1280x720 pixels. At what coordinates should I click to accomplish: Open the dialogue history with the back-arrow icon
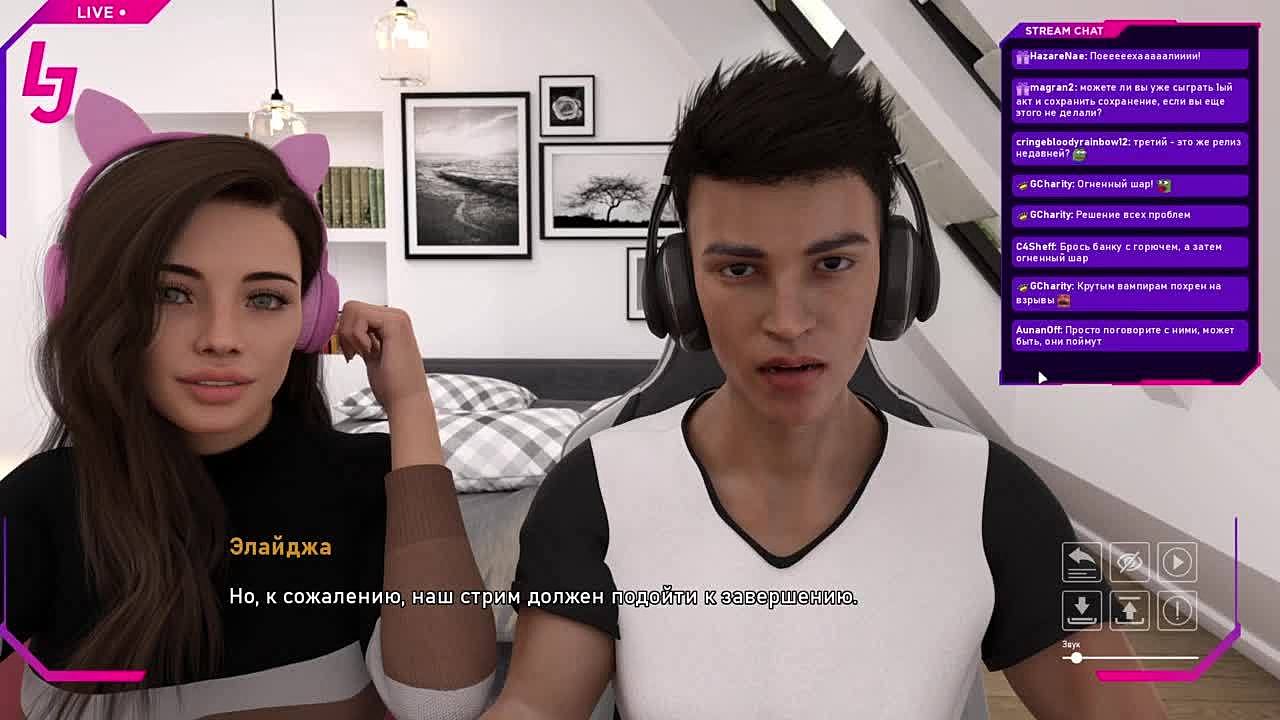coord(1081,562)
